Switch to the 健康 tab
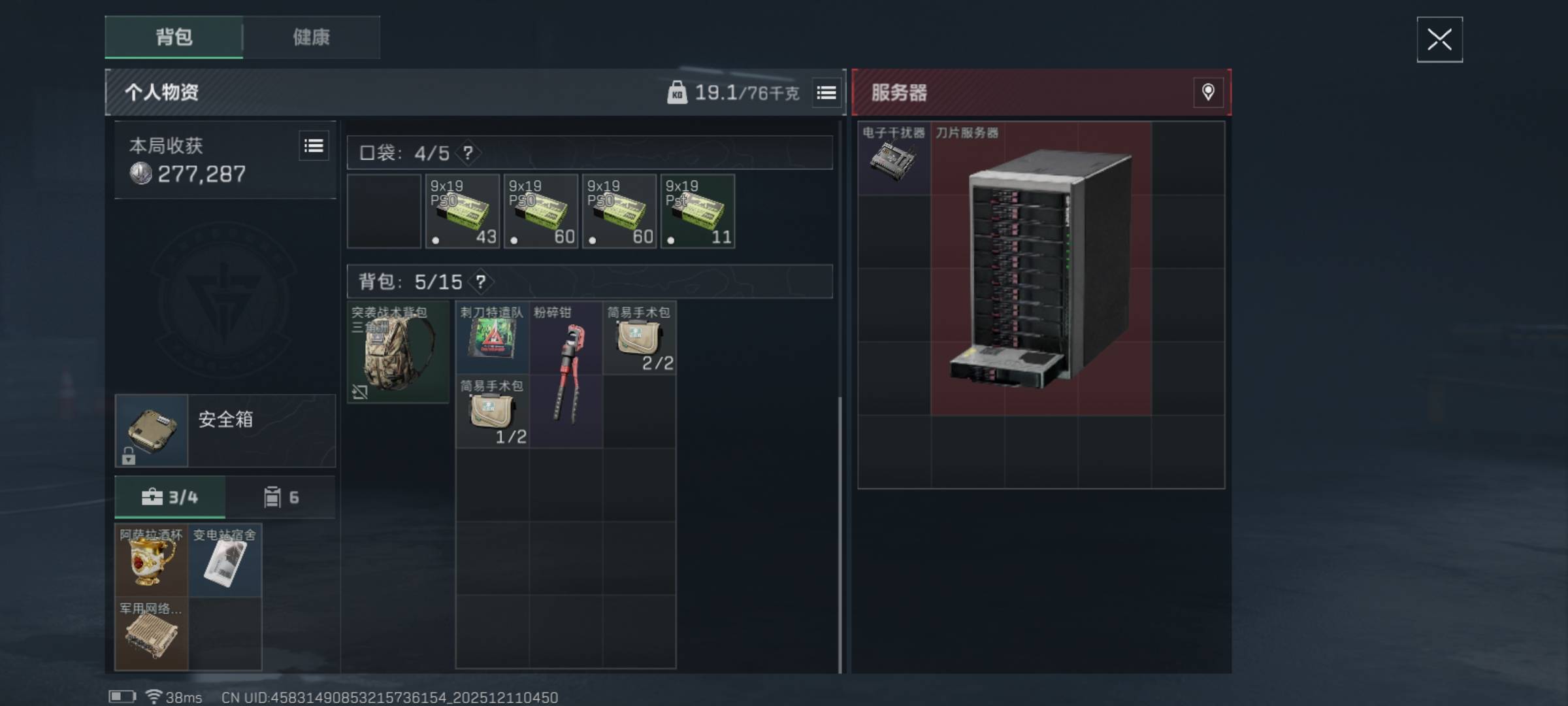Screen dimensions: 1568x706 (x=311, y=37)
